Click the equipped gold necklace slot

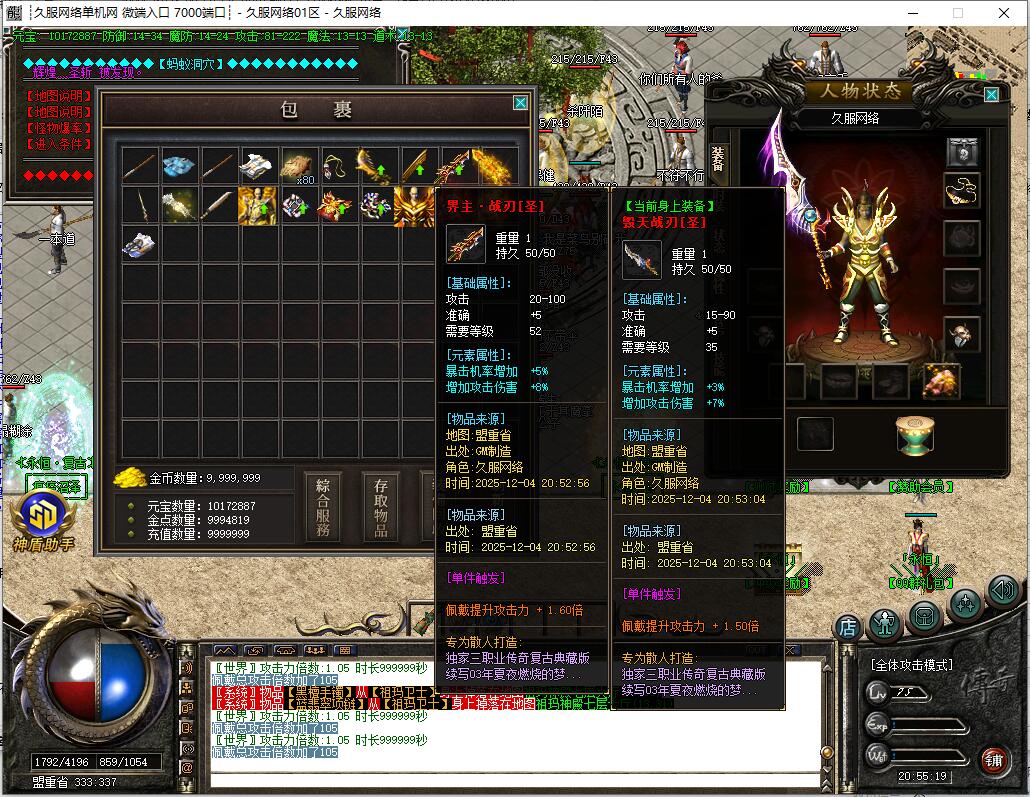[962, 190]
